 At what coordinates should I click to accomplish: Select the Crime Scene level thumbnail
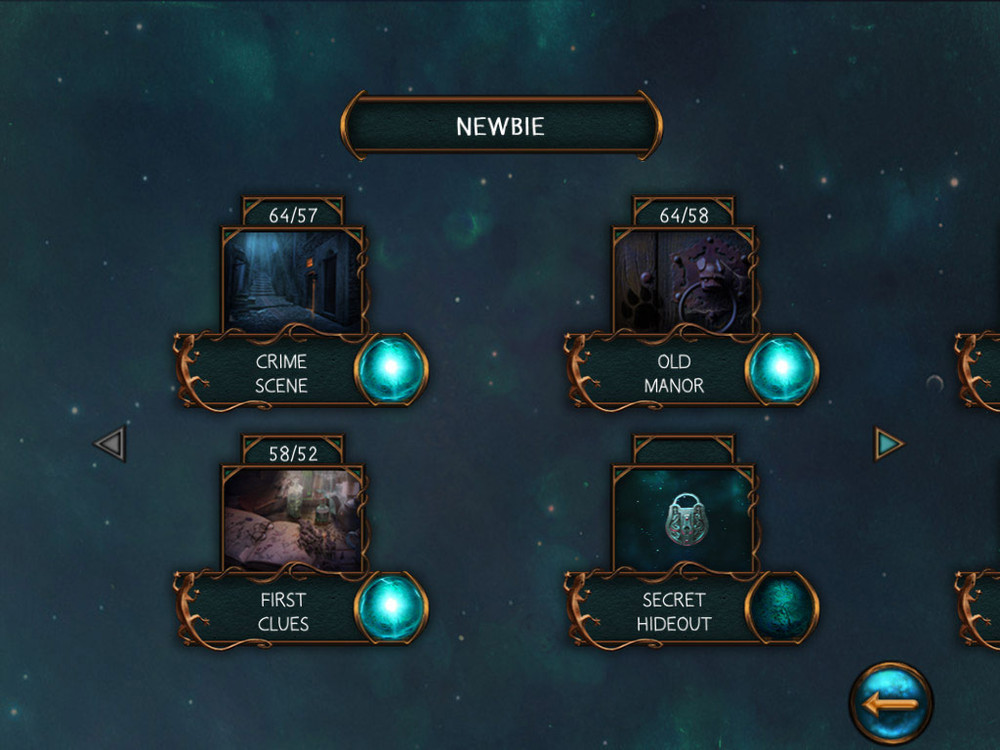coord(292,280)
